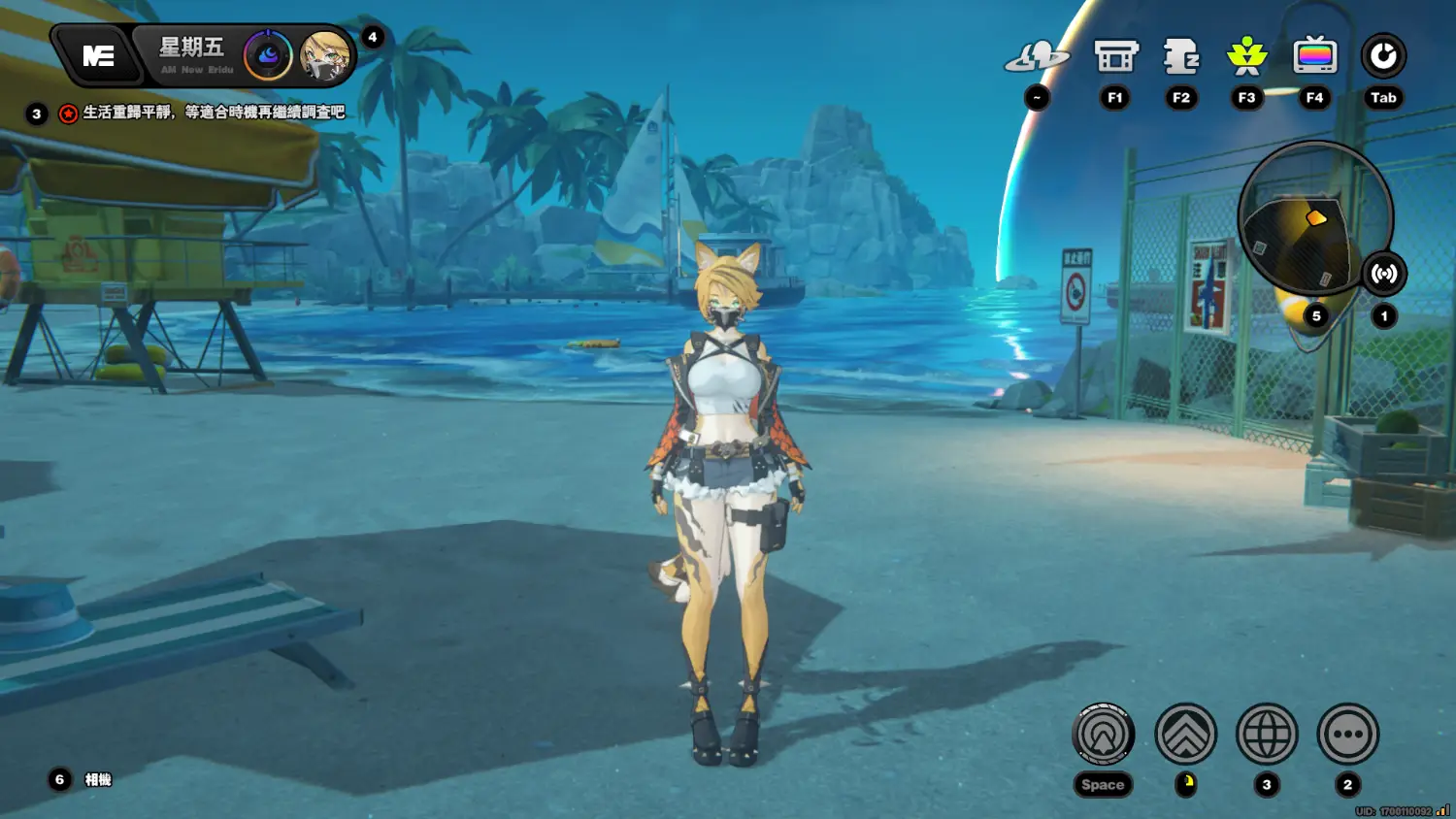The width and height of the screenshot is (1456, 819).
Task: Click the hat and cloud icon
Action: coord(1037,56)
